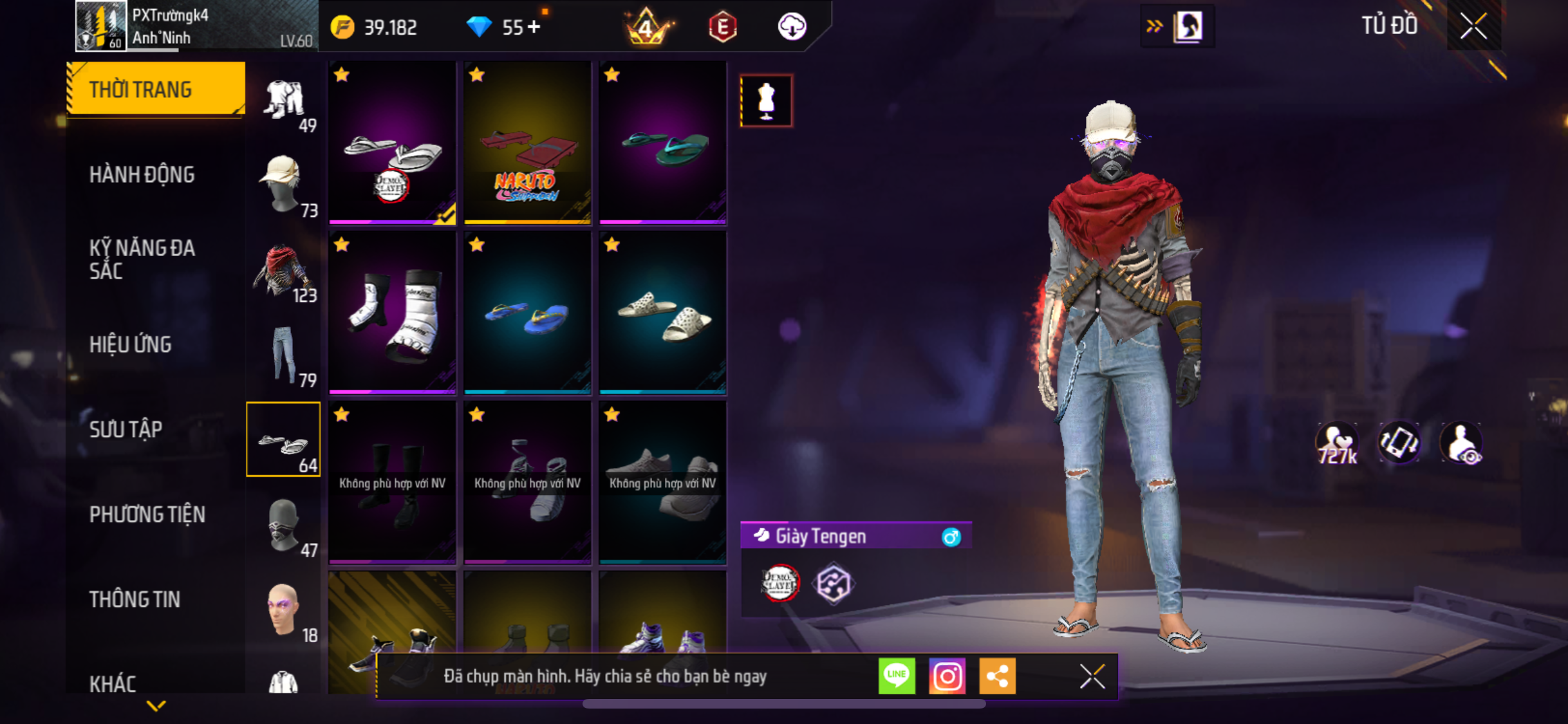Dismiss the screenshot share banner

1092,676
